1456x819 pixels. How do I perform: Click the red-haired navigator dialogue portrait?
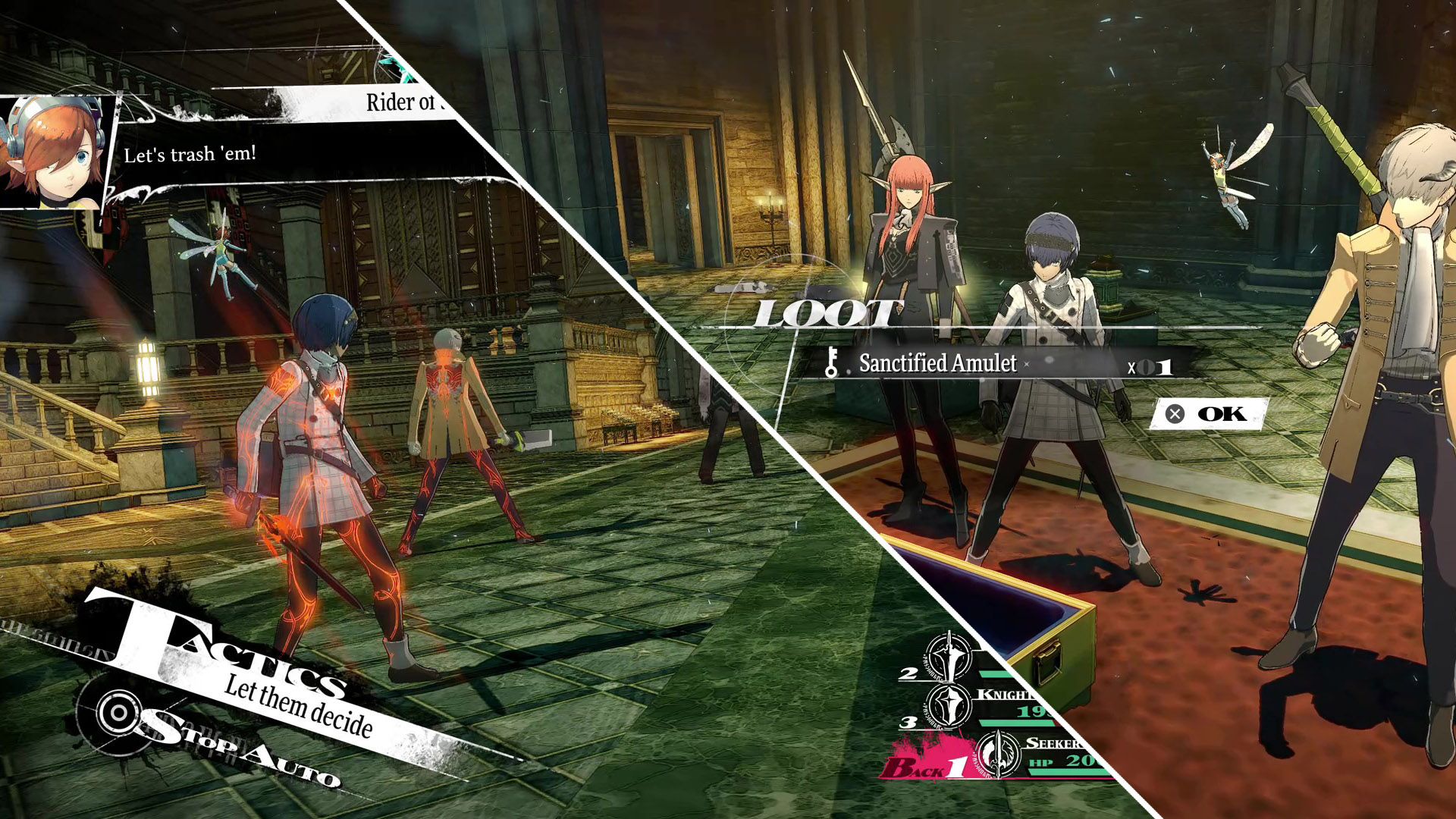(x=55, y=152)
